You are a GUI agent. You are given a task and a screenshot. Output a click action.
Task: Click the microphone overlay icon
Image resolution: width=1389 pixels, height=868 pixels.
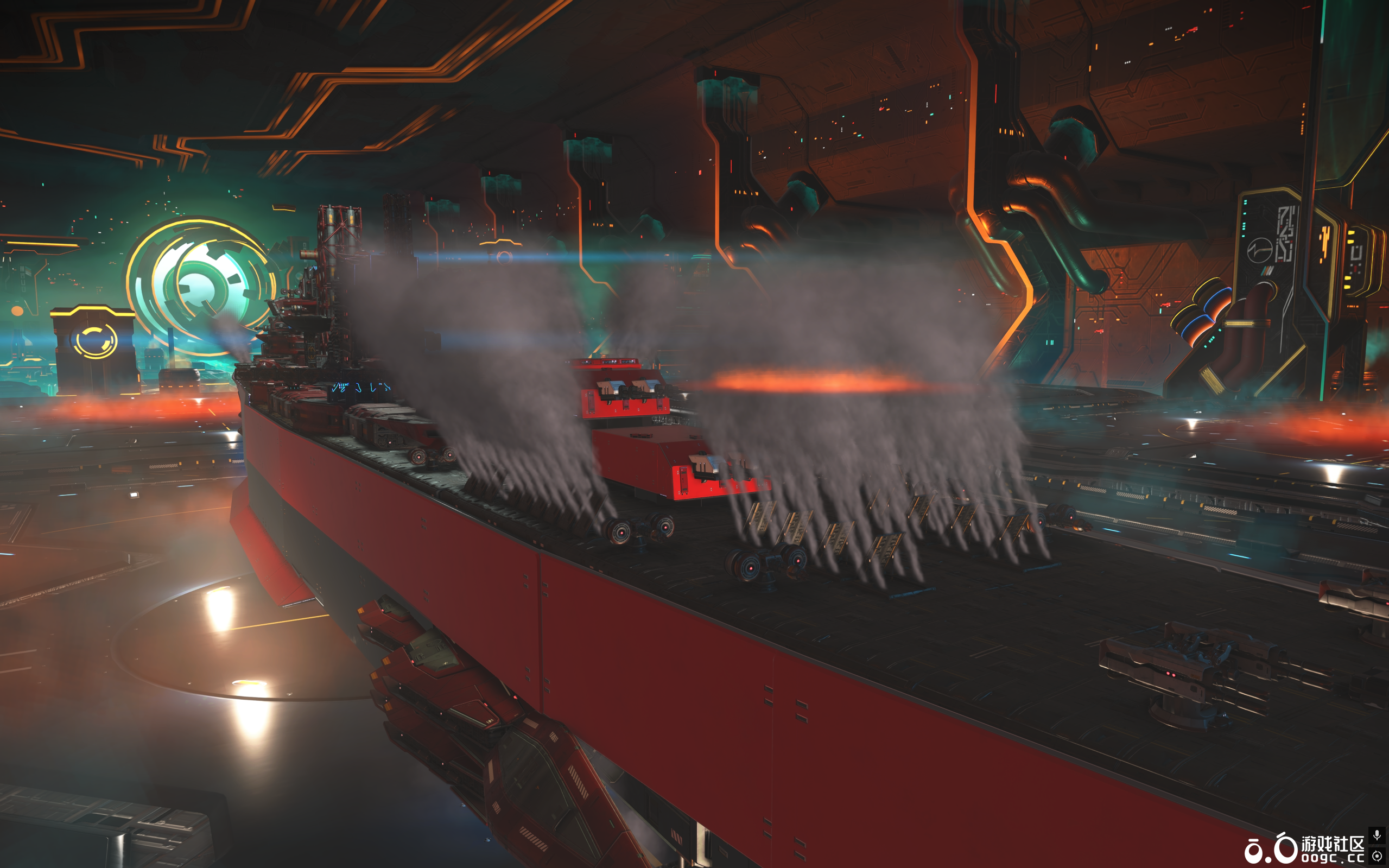[1377, 835]
